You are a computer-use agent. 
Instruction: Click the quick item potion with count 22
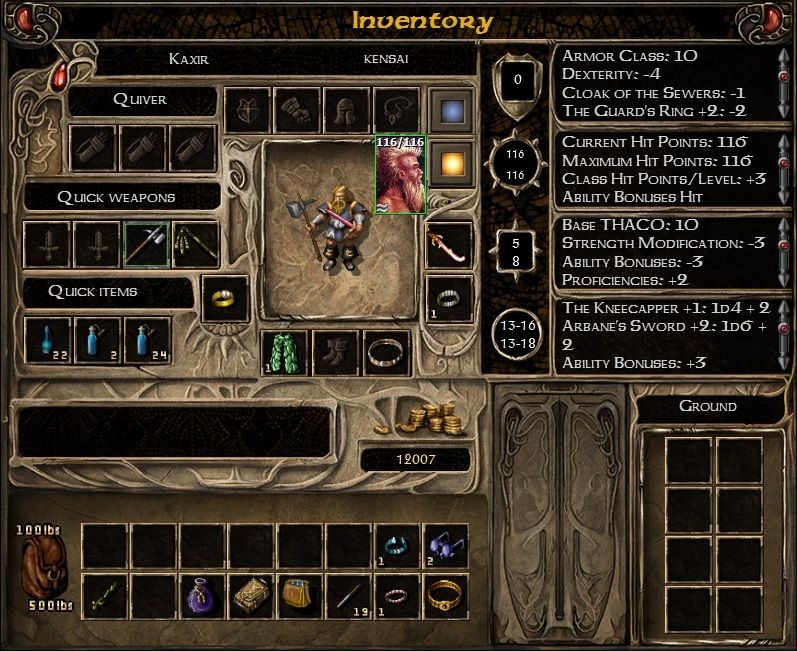click(48, 341)
